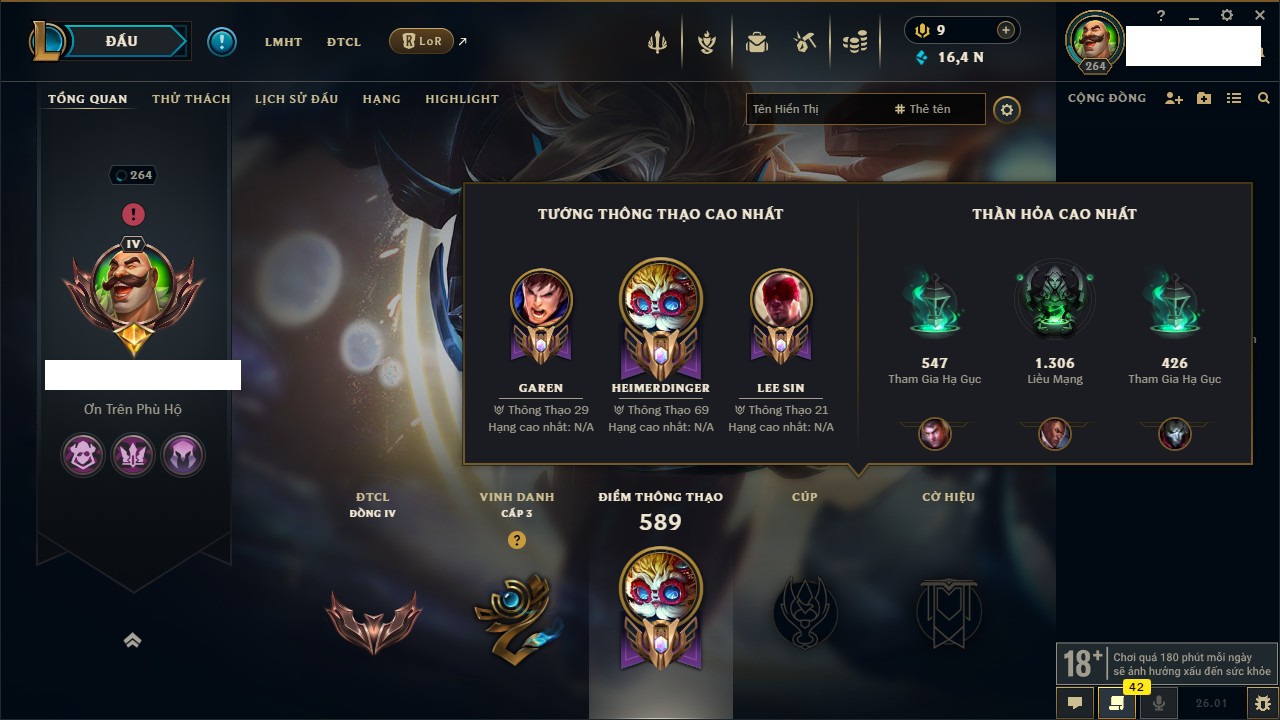Switch to the LỊCH SỬ ĐẤU tab

click(x=296, y=99)
